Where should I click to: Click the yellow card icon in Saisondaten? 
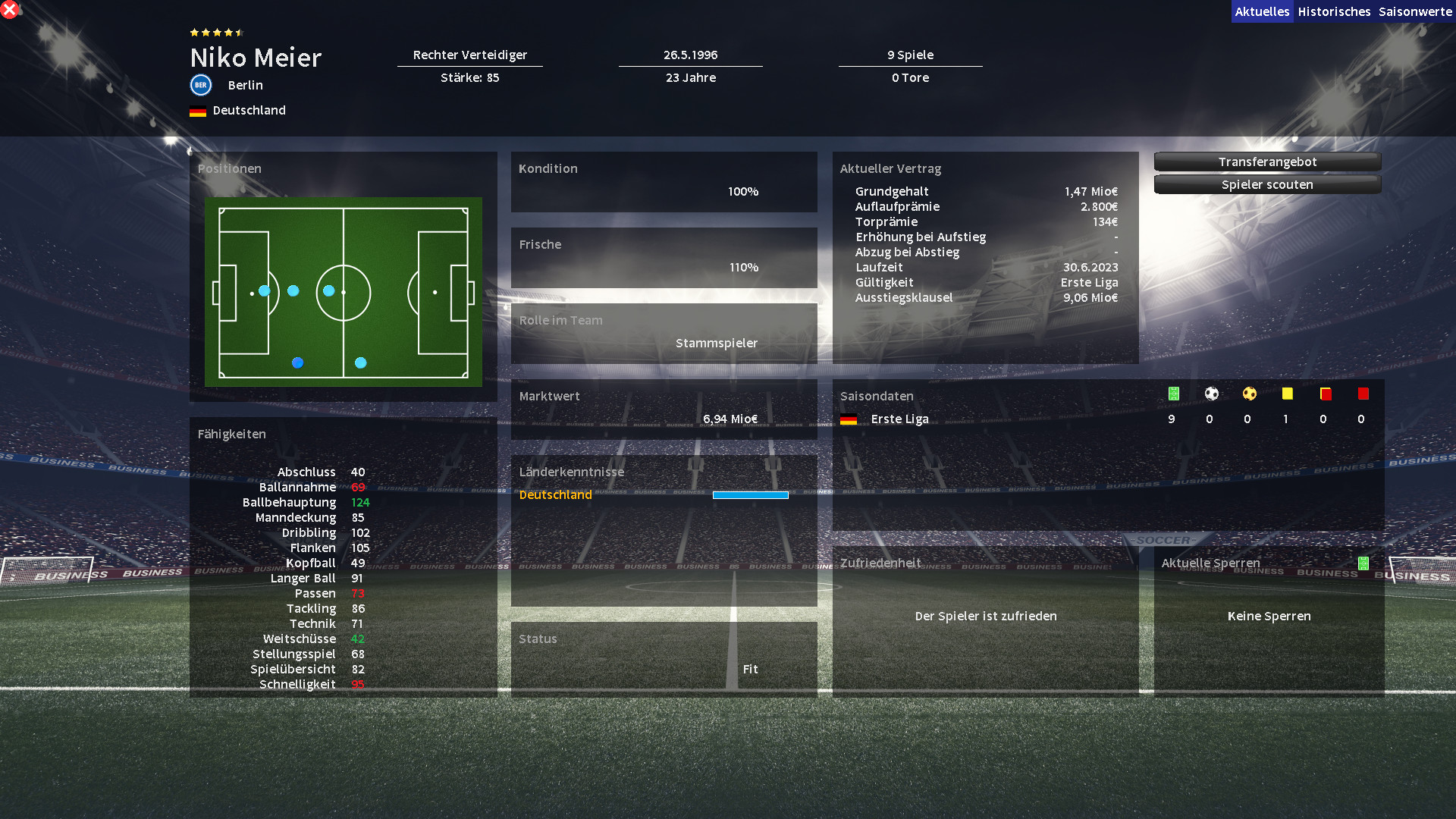[1287, 394]
